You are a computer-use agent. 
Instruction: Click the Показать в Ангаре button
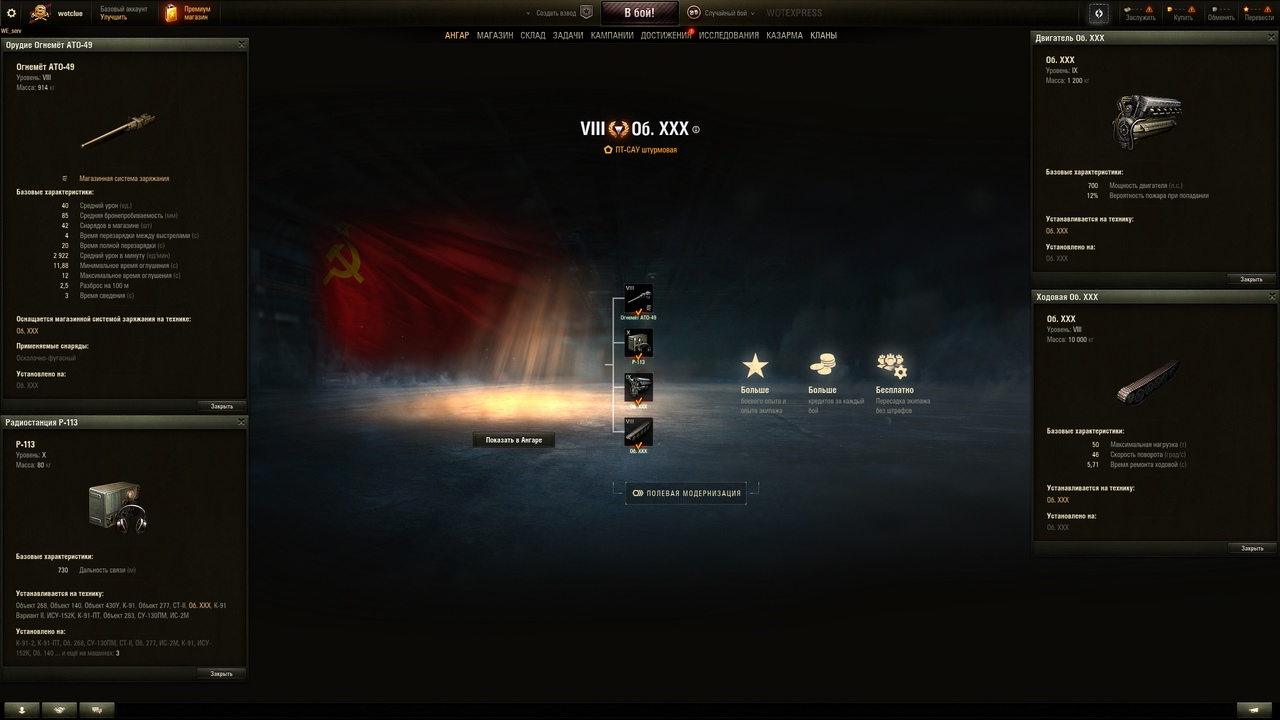pyautogui.click(x=513, y=439)
